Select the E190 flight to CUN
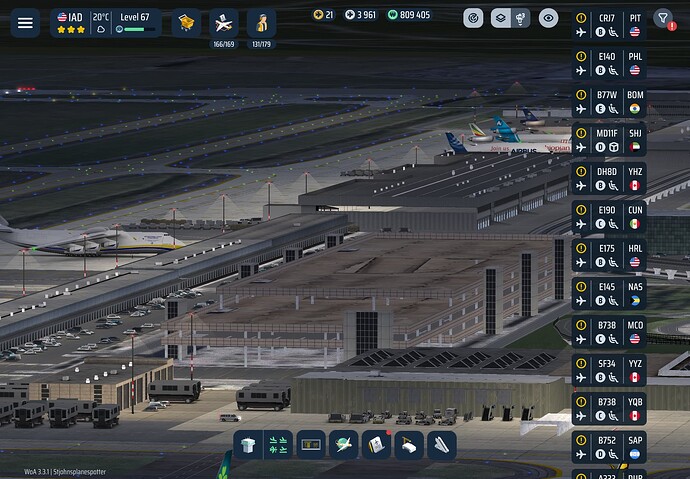Screen dimensions: 690x479 coord(609,217)
